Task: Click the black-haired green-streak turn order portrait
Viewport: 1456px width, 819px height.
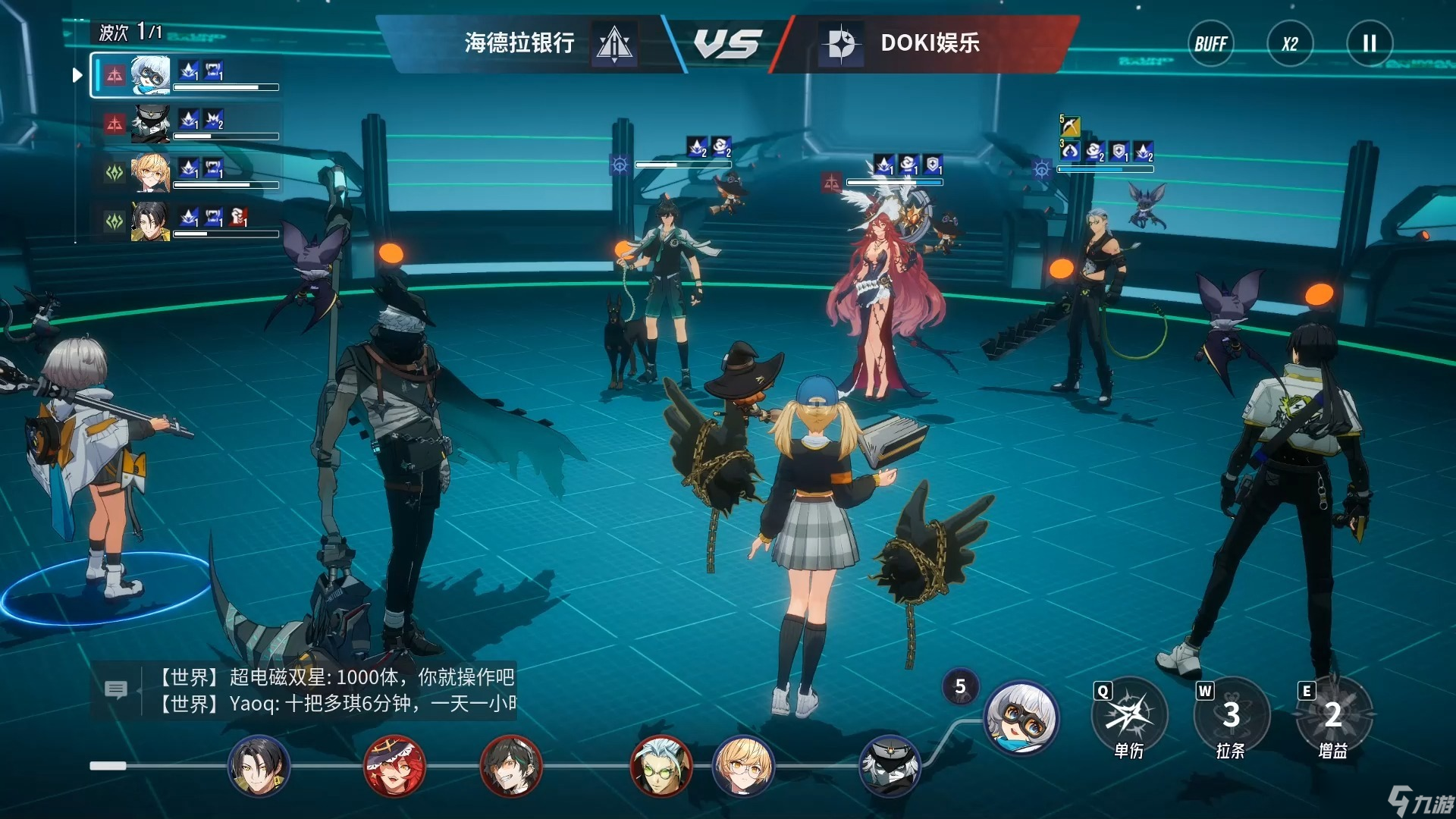Action: (512, 766)
